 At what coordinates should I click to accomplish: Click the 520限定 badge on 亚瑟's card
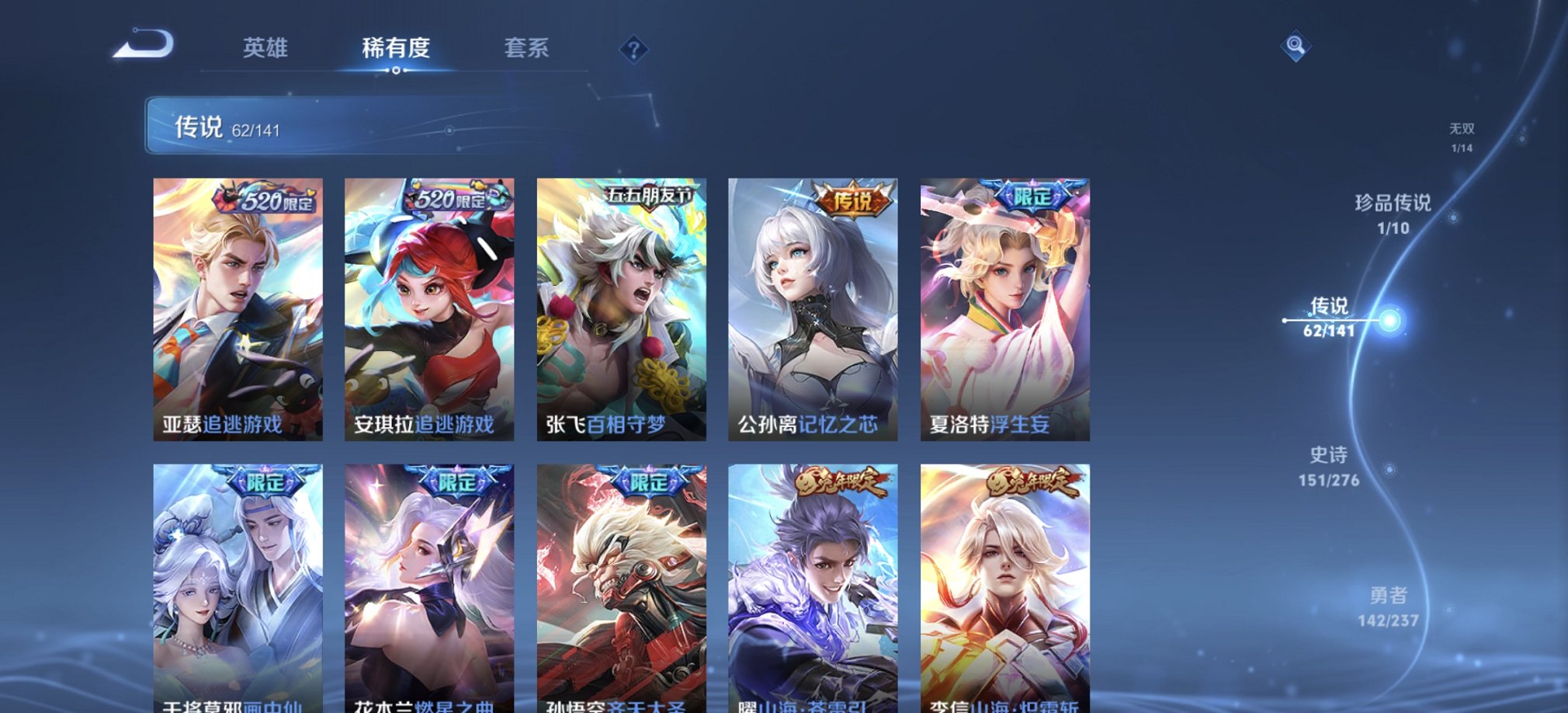click(x=262, y=198)
